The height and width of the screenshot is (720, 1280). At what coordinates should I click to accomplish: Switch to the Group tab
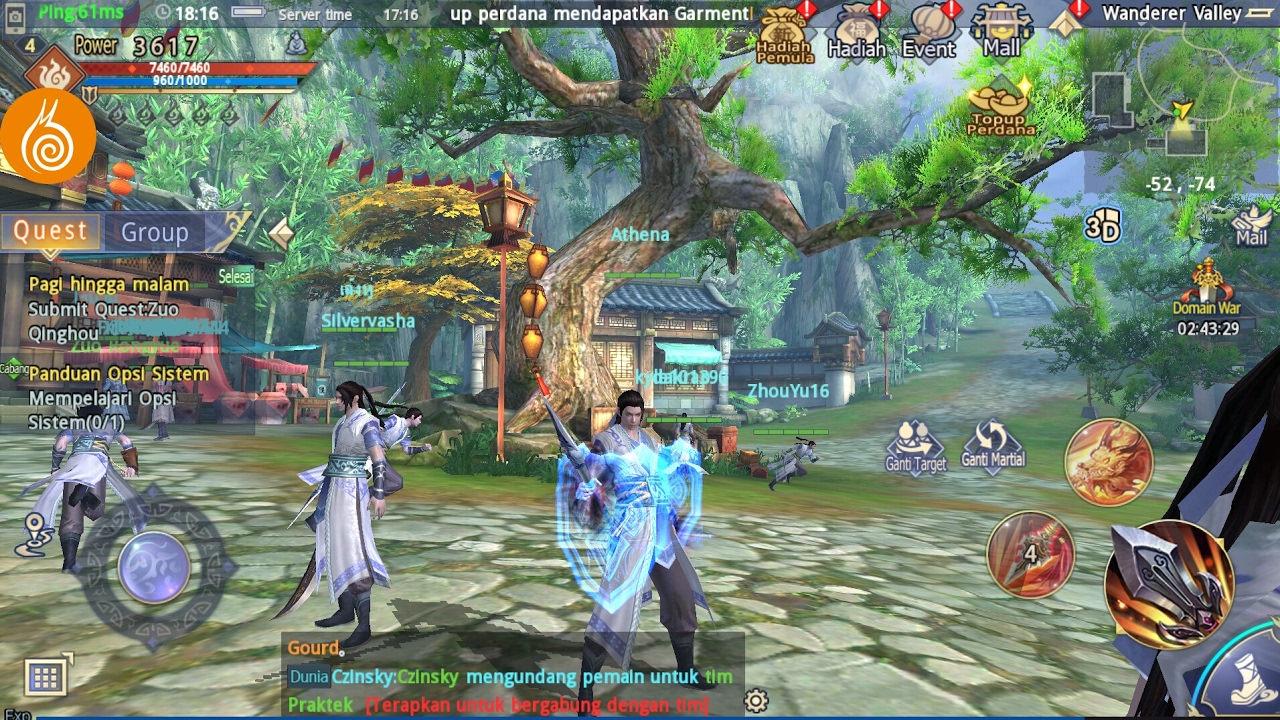tap(155, 232)
